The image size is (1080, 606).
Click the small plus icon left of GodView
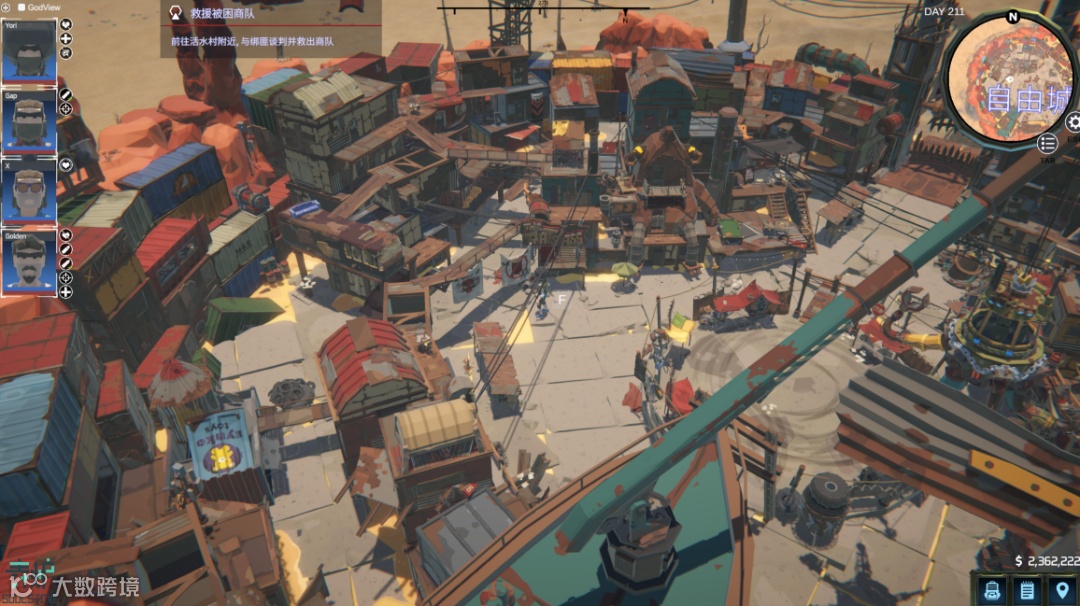point(5,7)
